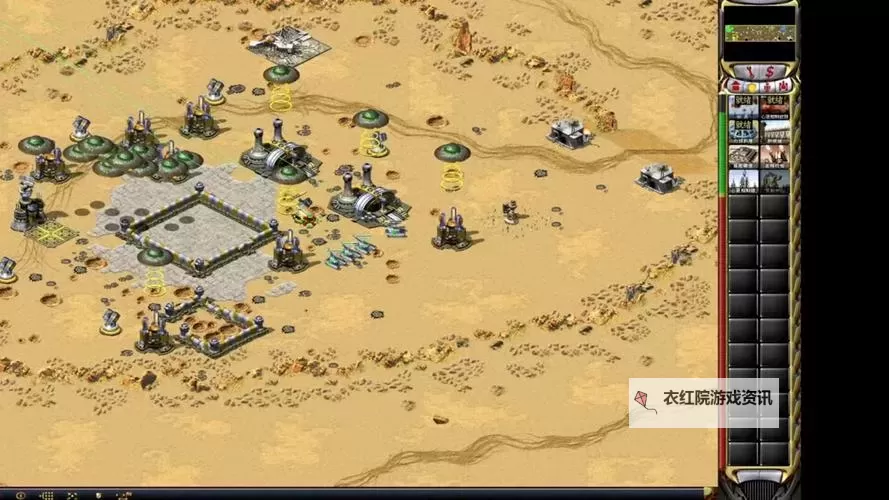Activate the dollar-sign sell button

pos(769,72)
